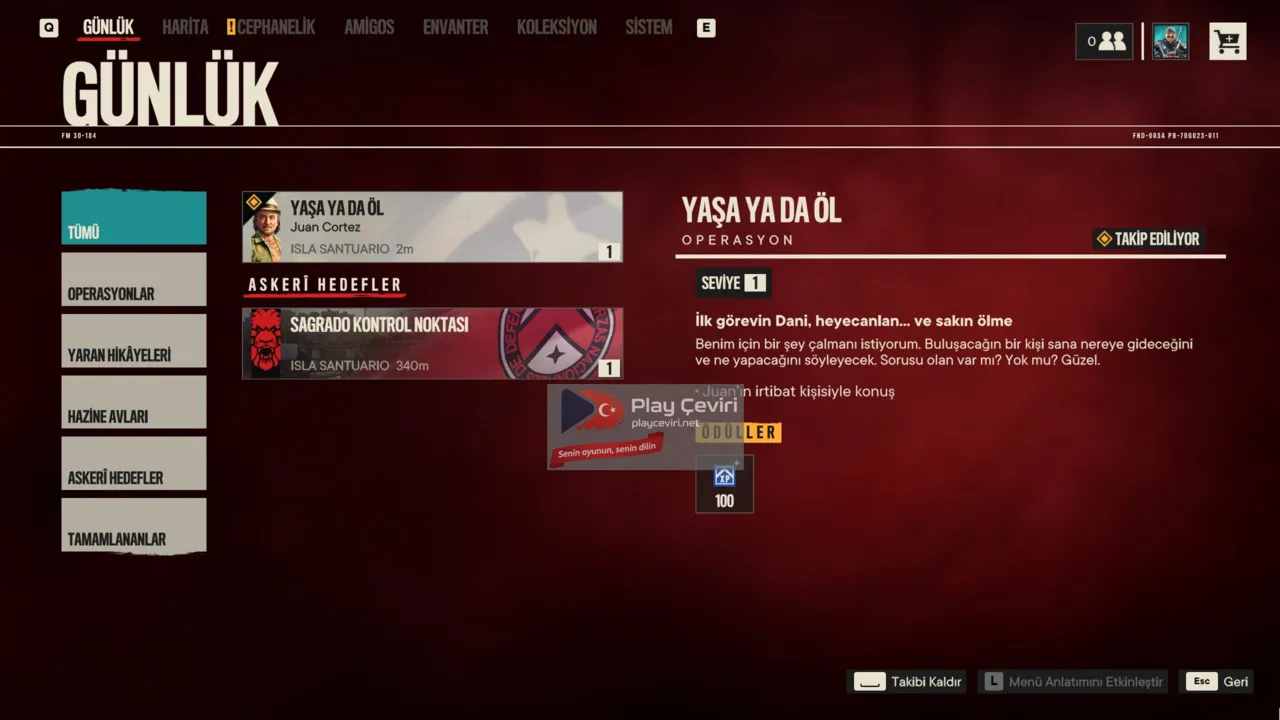Open the Envanter tab
This screenshot has width=1280, height=720.
pyautogui.click(x=455, y=27)
